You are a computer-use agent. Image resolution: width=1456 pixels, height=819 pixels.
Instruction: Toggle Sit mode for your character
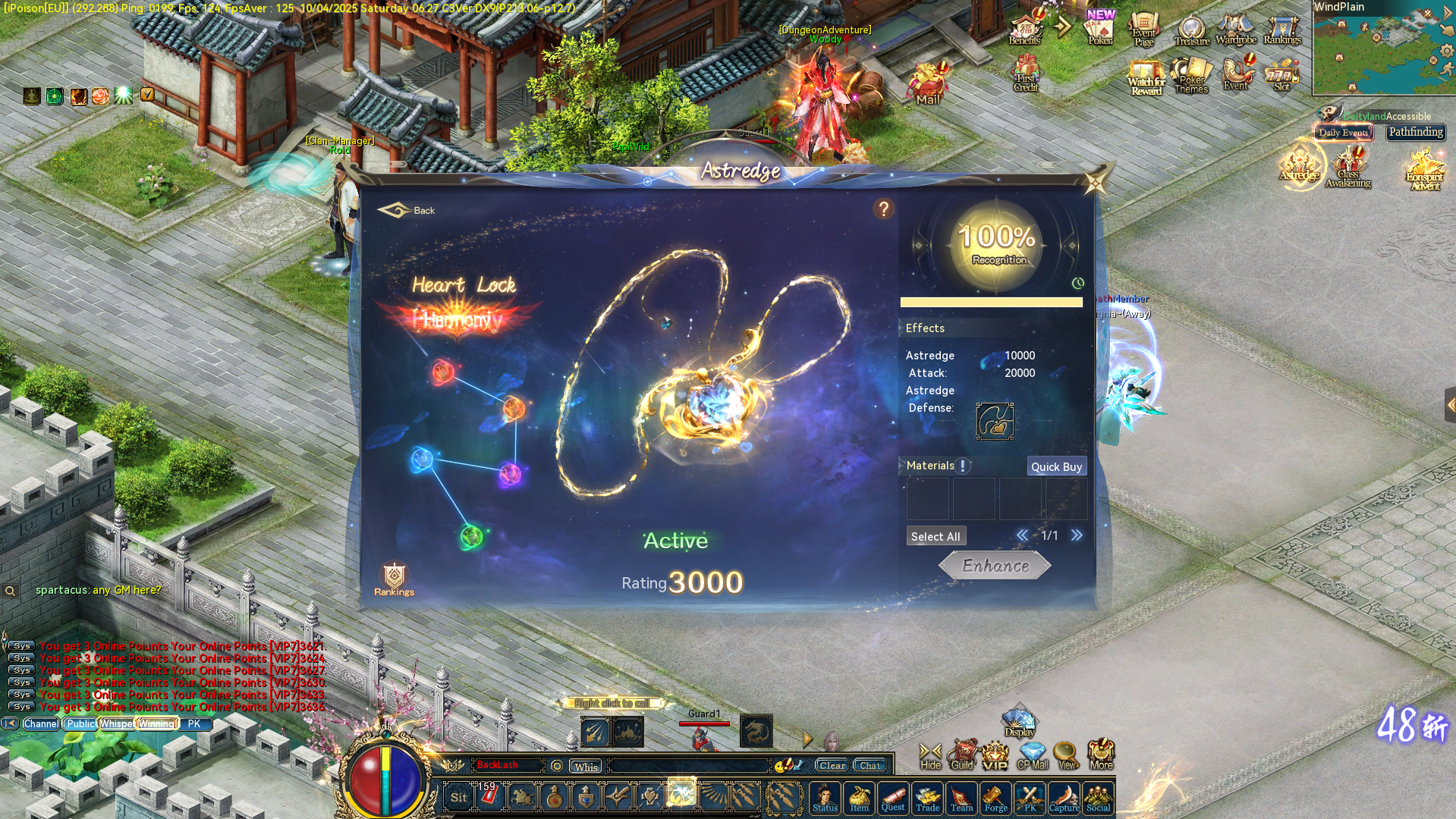tap(458, 798)
